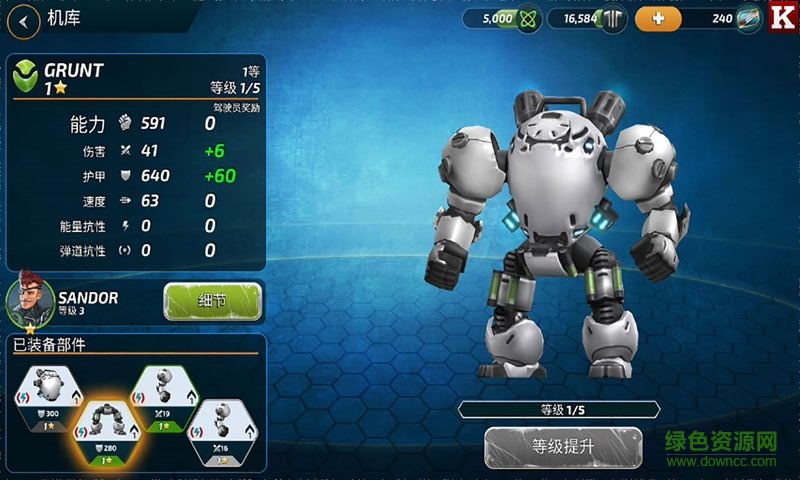Click the red K logo in the corner
The image size is (800, 480).
pyautogui.click(x=782, y=18)
